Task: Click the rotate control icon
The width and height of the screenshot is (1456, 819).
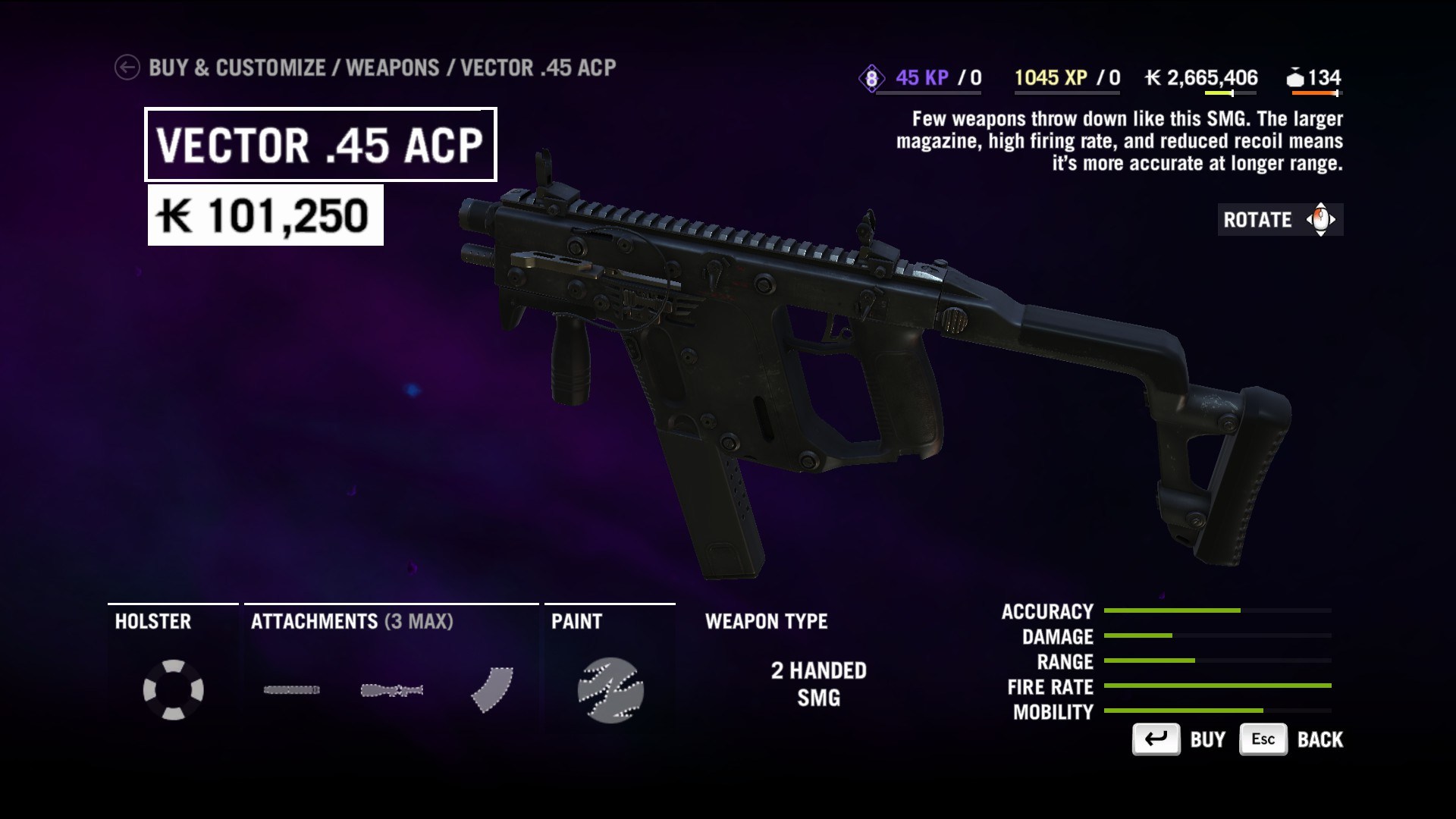Action: 1319,221
